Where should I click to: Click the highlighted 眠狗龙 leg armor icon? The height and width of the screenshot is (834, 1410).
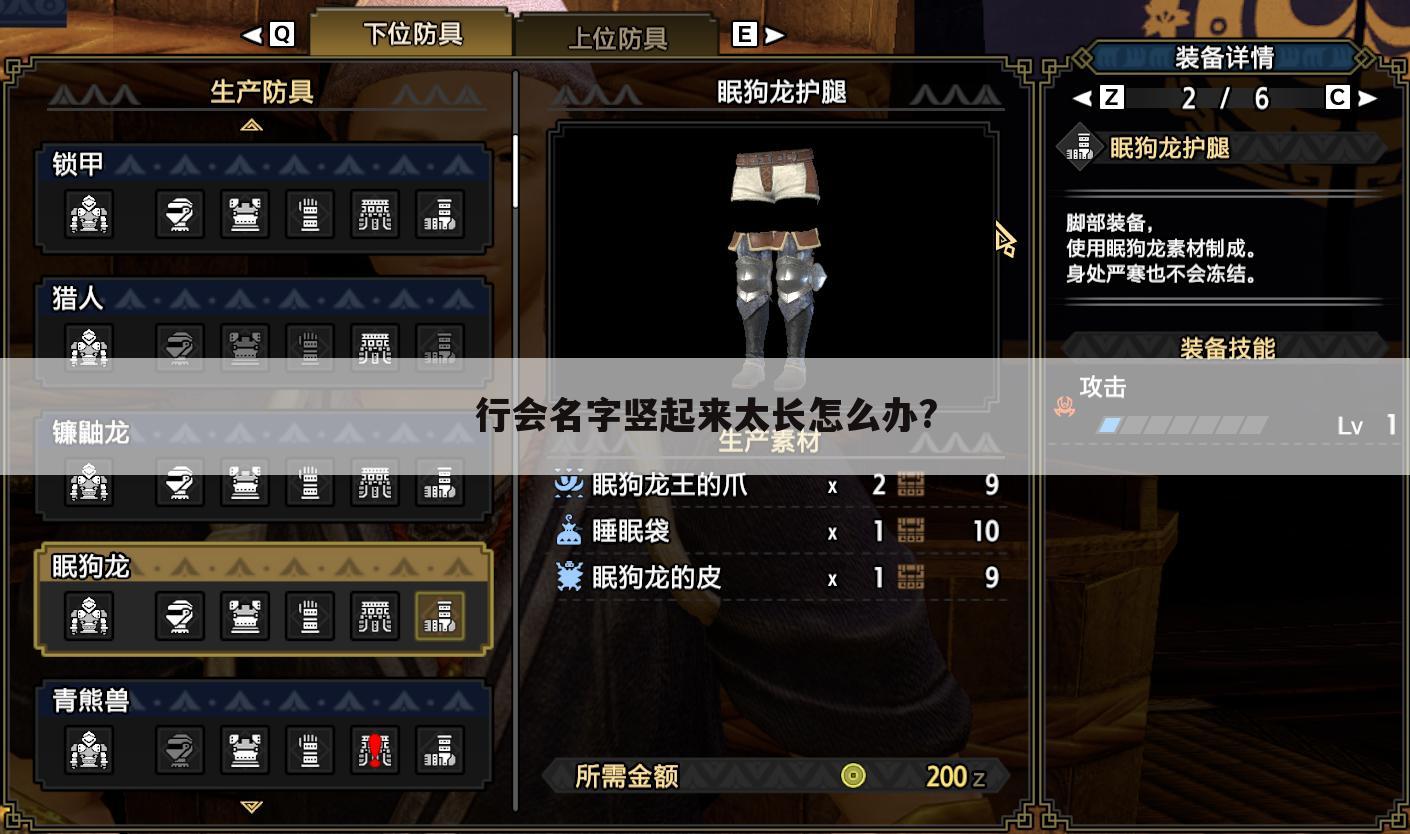click(440, 616)
